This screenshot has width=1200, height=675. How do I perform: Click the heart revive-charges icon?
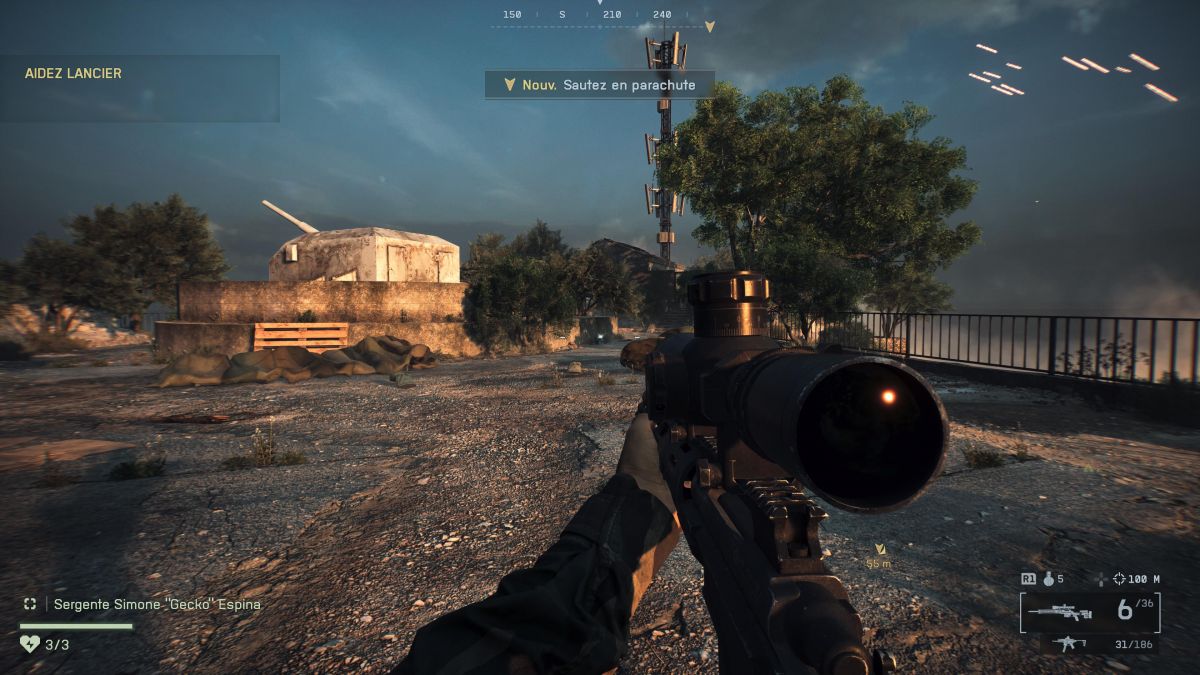click(30, 644)
